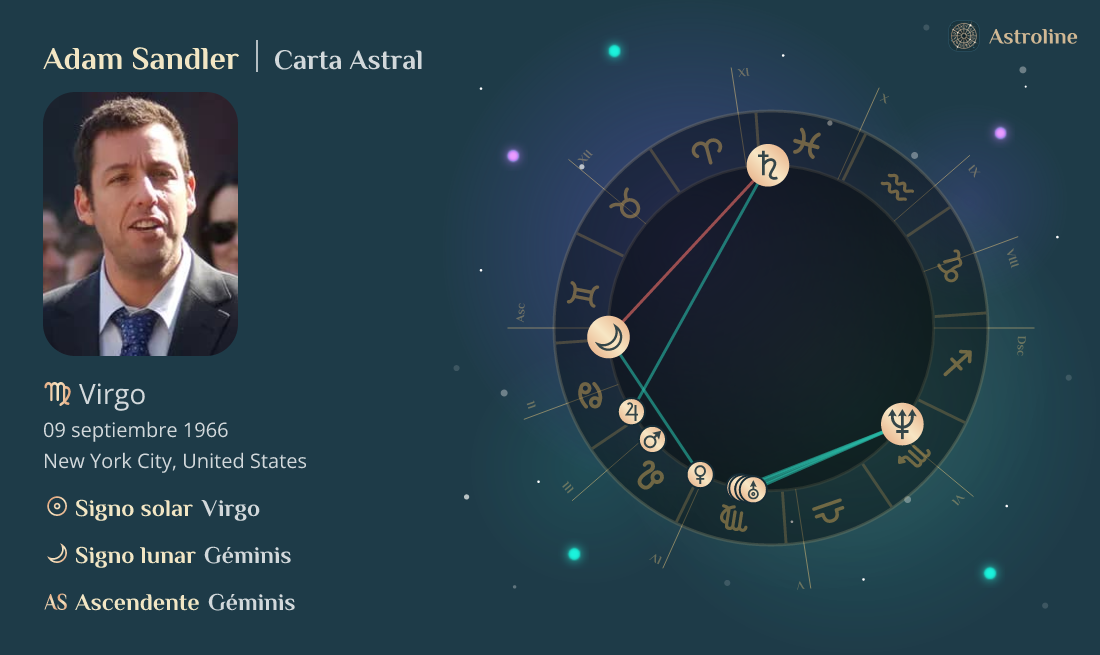Select the Moon marker on the chart
The image size is (1100, 655).
(x=609, y=337)
